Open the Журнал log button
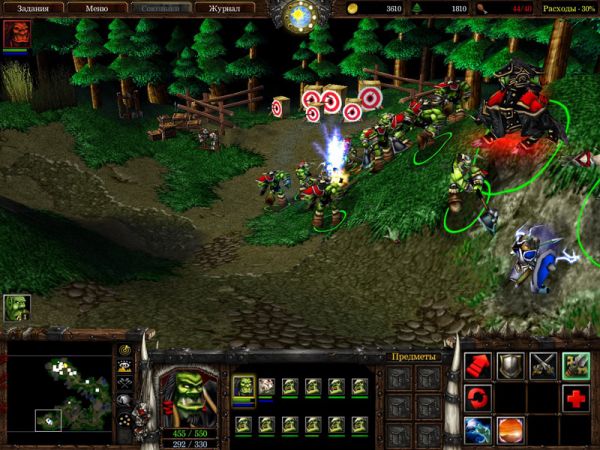Image resolution: width=600 pixels, height=450 pixels. coord(223,9)
